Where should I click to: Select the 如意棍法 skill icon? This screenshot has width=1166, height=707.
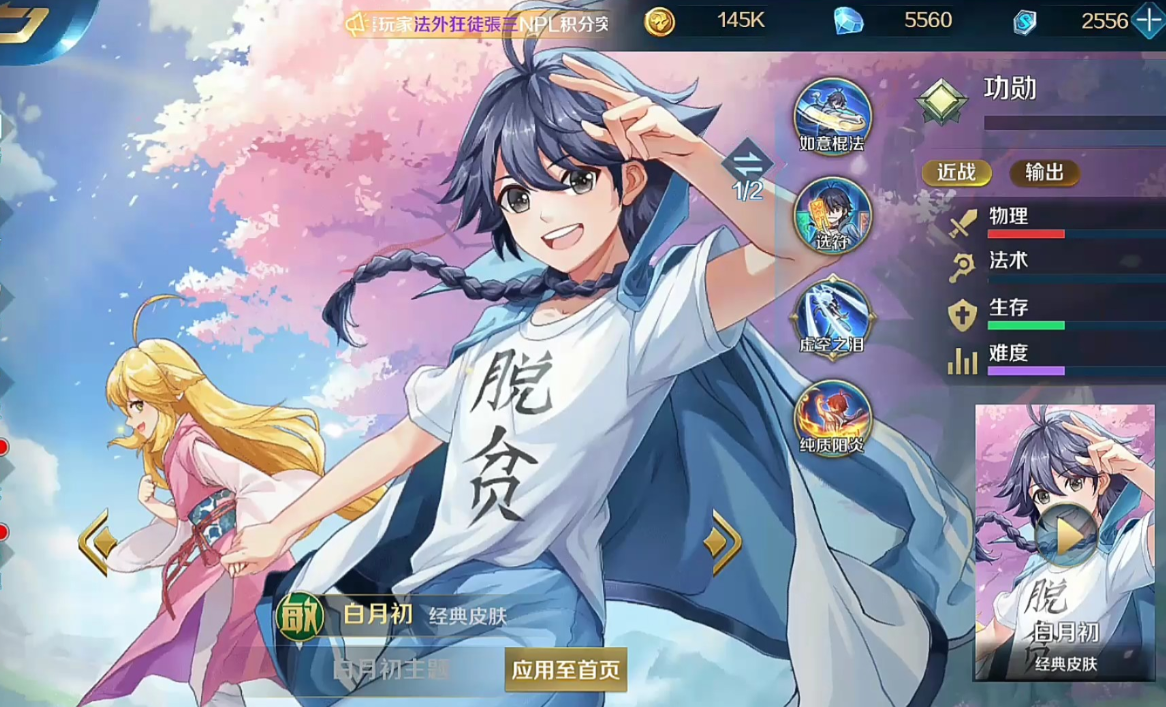point(832,114)
